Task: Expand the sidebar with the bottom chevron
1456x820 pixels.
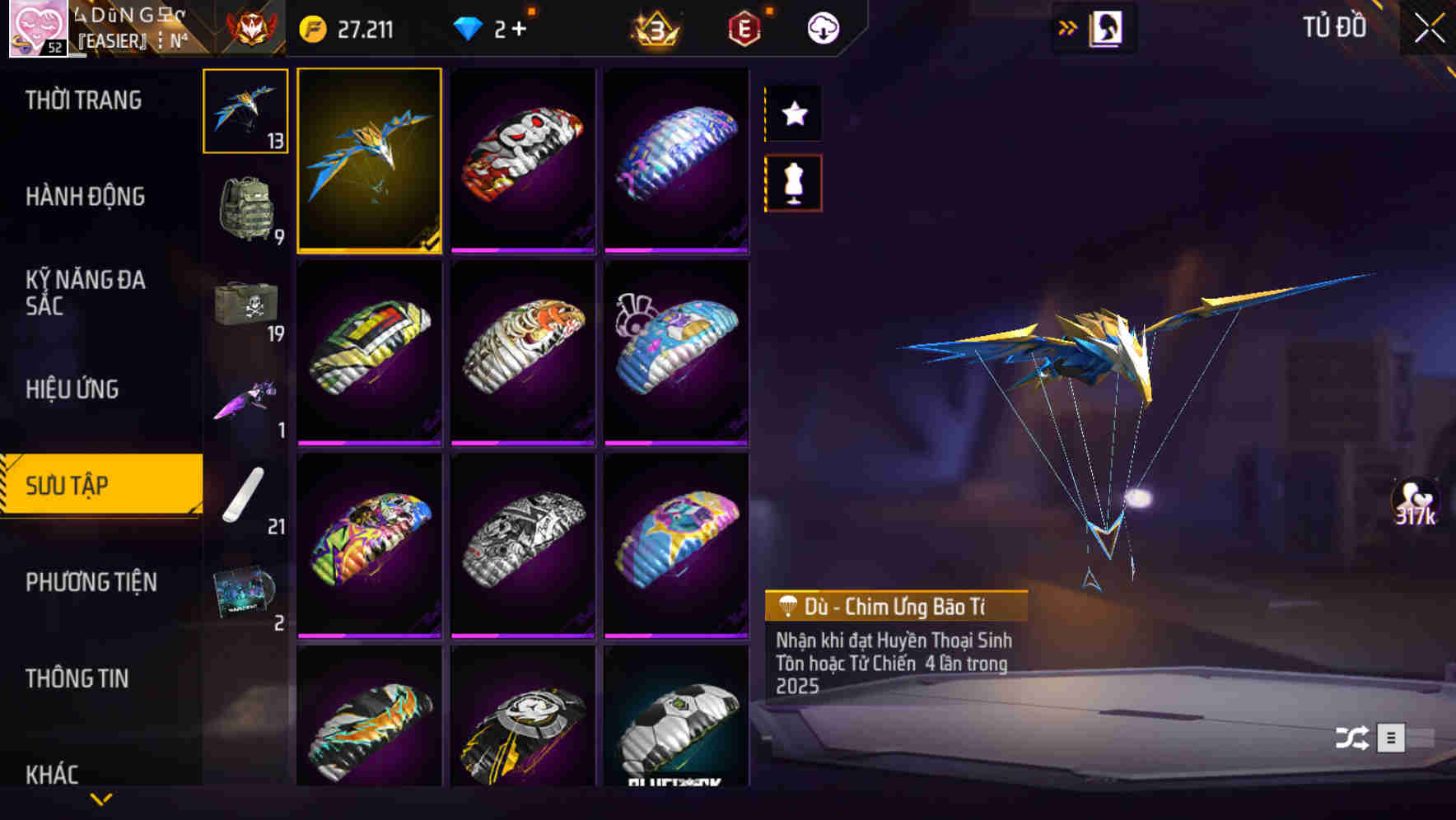Action: point(101,797)
